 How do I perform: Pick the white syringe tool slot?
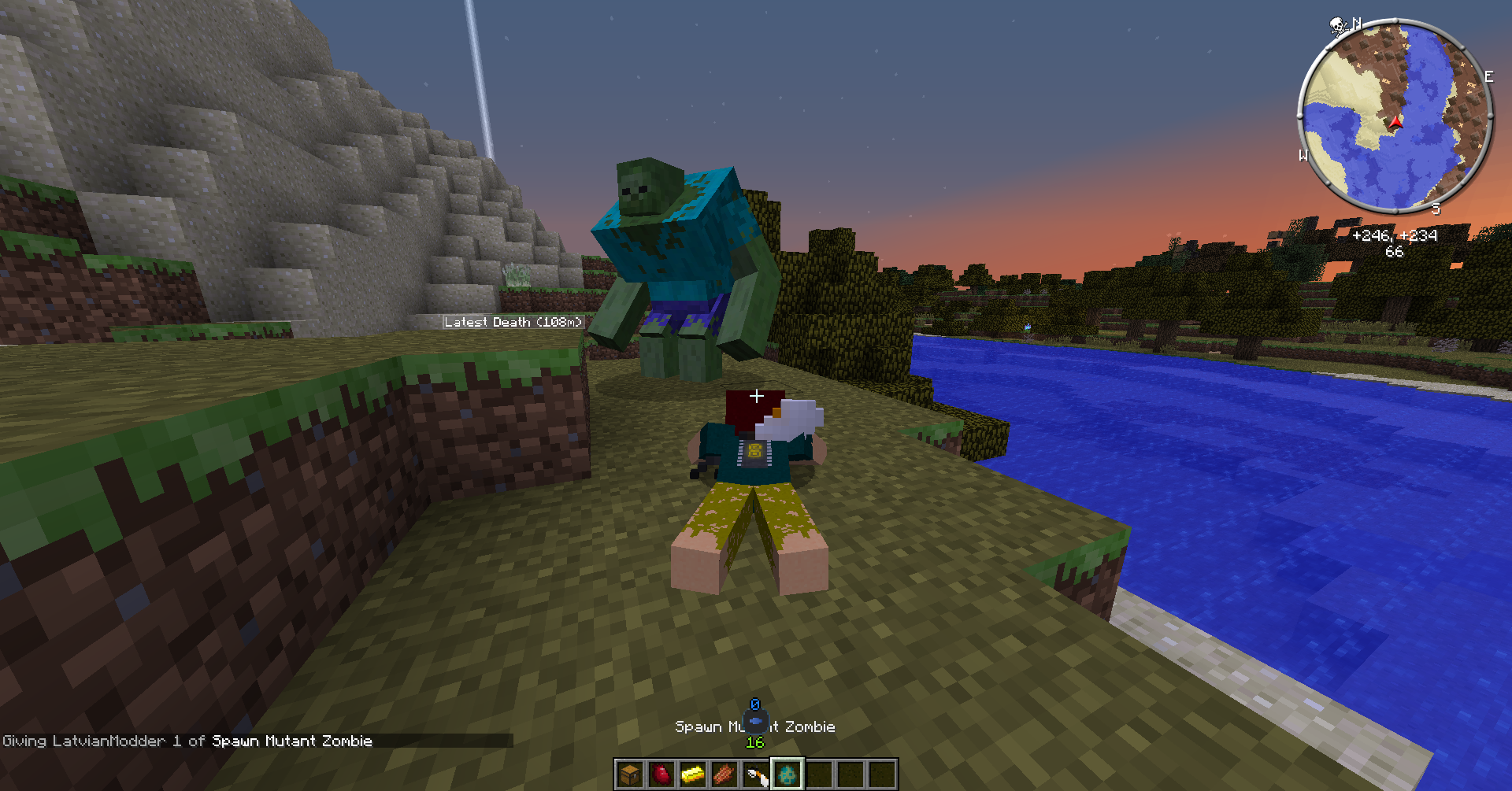[x=756, y=774]
